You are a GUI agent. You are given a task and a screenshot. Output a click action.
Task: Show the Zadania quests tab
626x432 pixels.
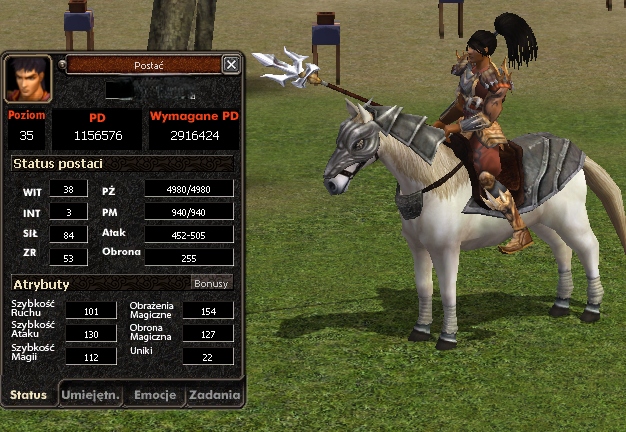point(214,395)
